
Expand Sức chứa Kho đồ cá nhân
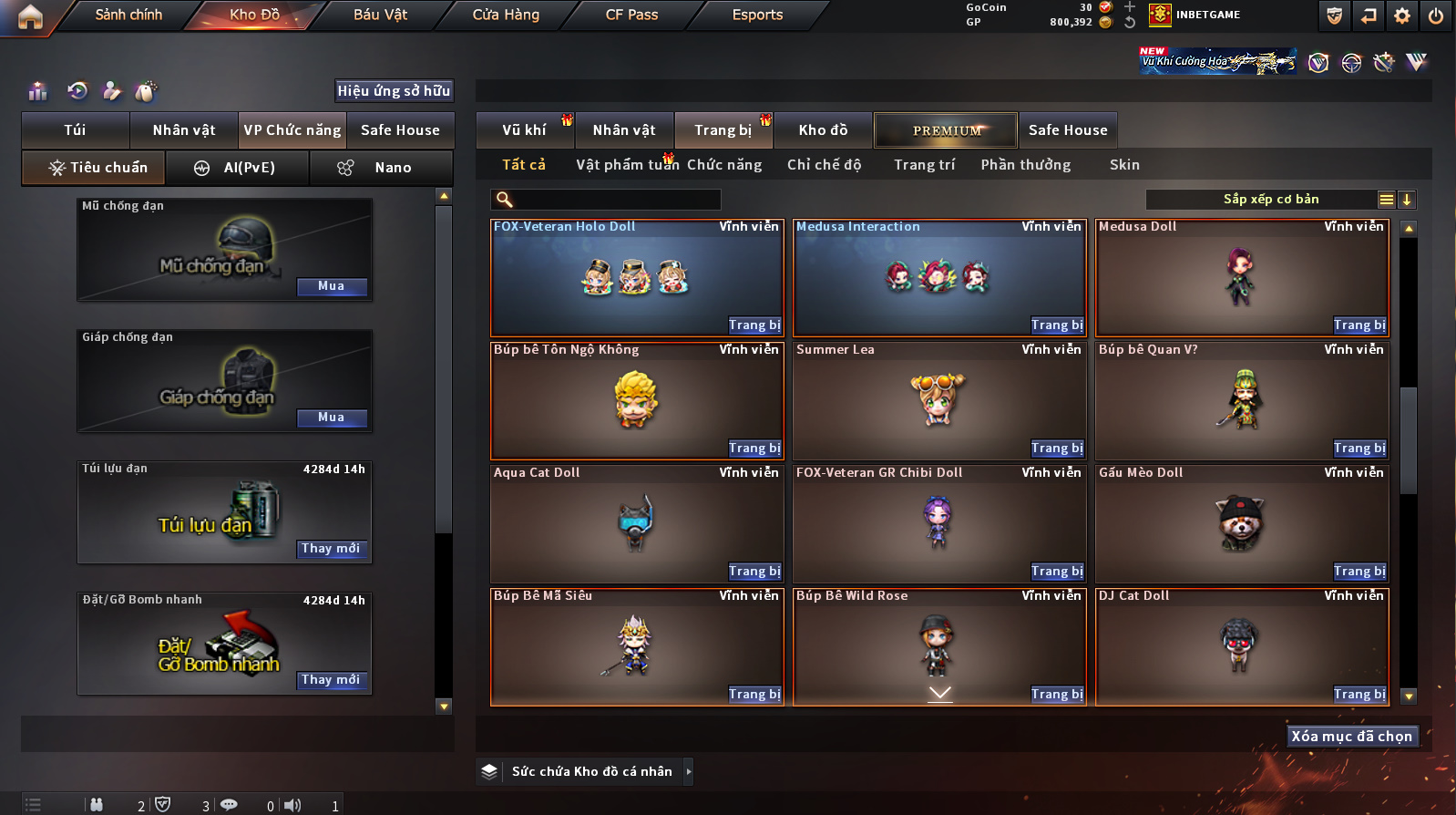tap(689, 772)
